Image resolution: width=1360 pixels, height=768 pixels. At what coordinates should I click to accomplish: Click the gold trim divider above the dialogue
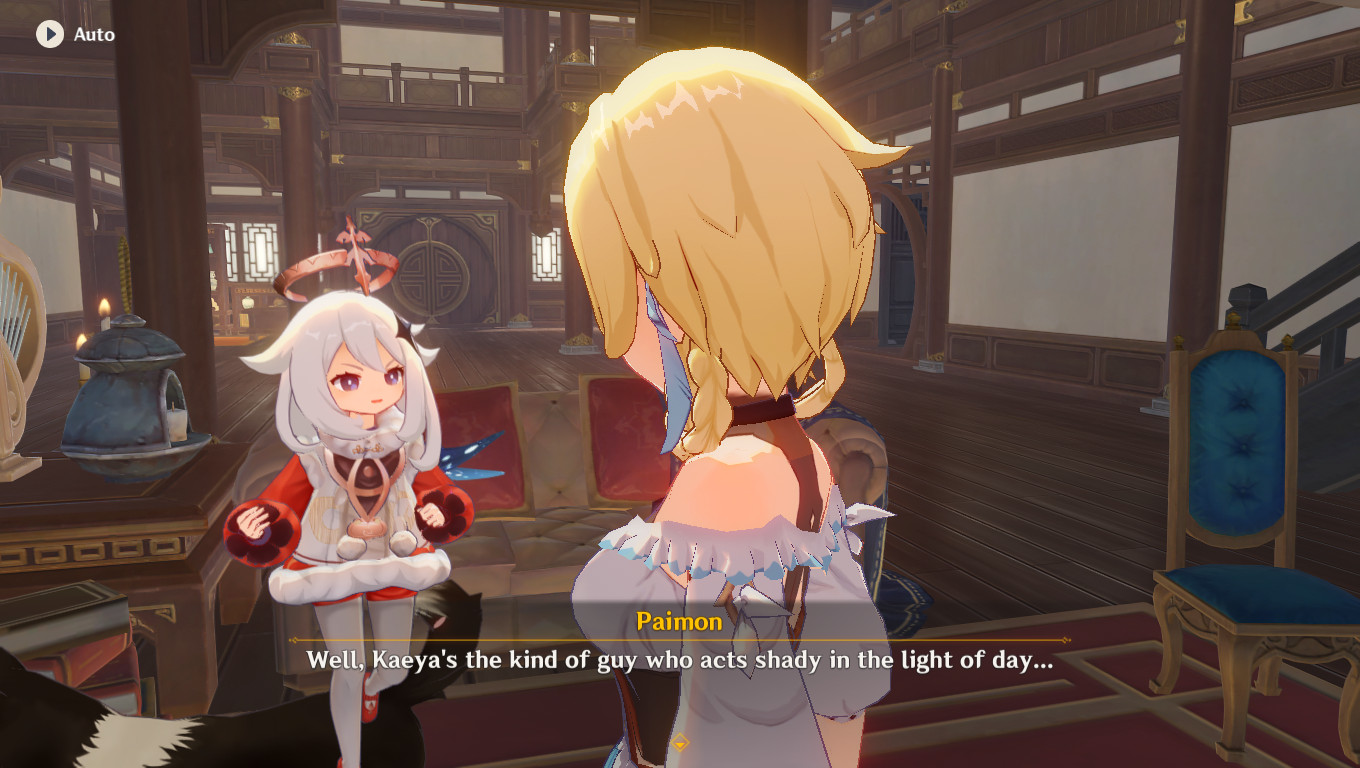[x=680, y=640]
